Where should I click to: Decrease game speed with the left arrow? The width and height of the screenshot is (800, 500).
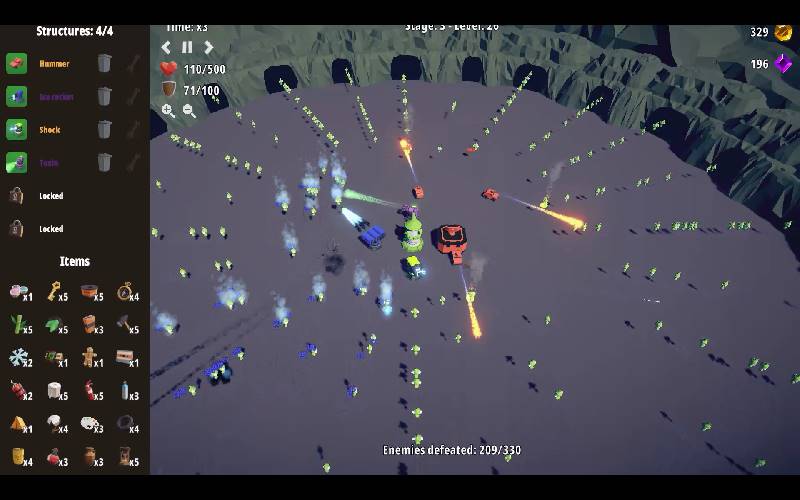tap(166, 47)
